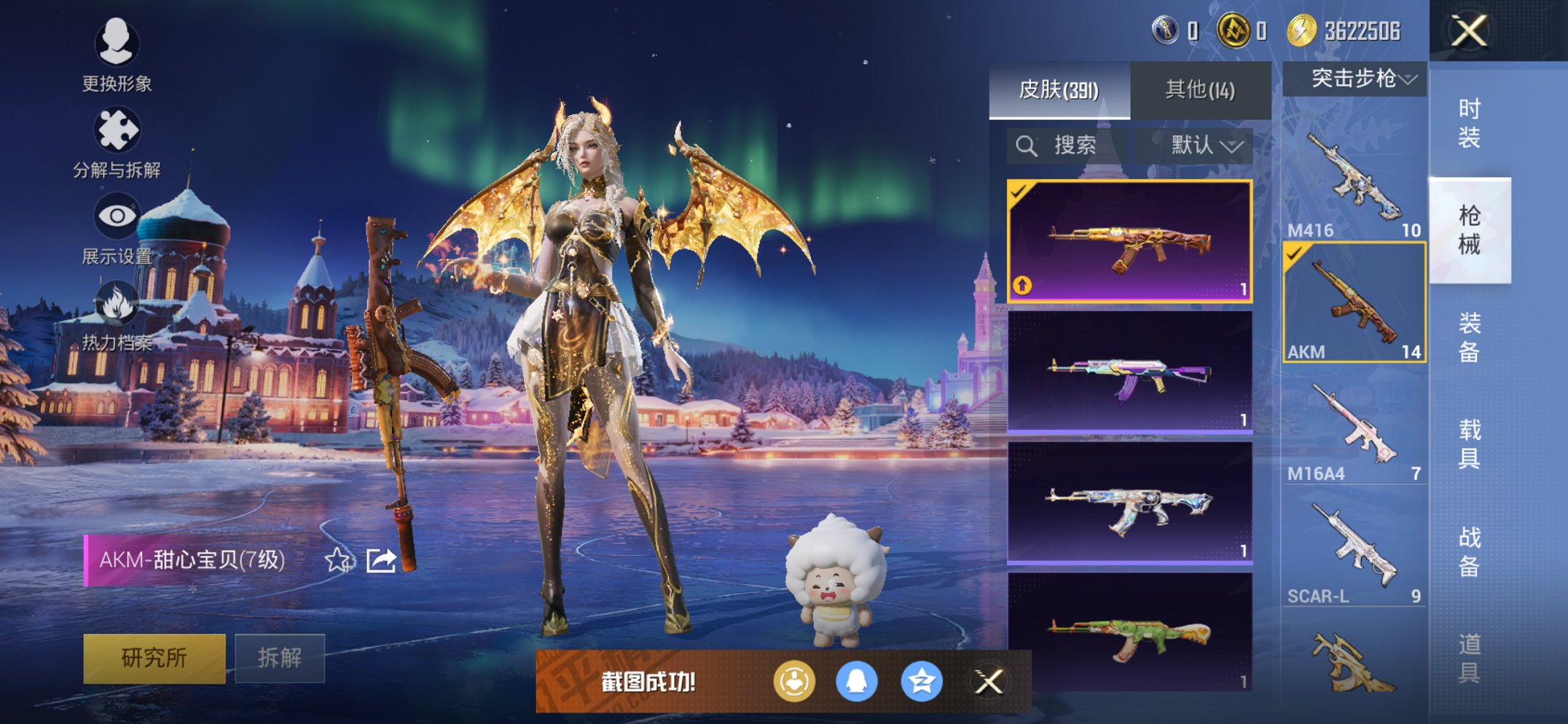Switch to the 载具 vehicles category tab
This screenshot has height=724, width=1568.
click(1469, 444)
